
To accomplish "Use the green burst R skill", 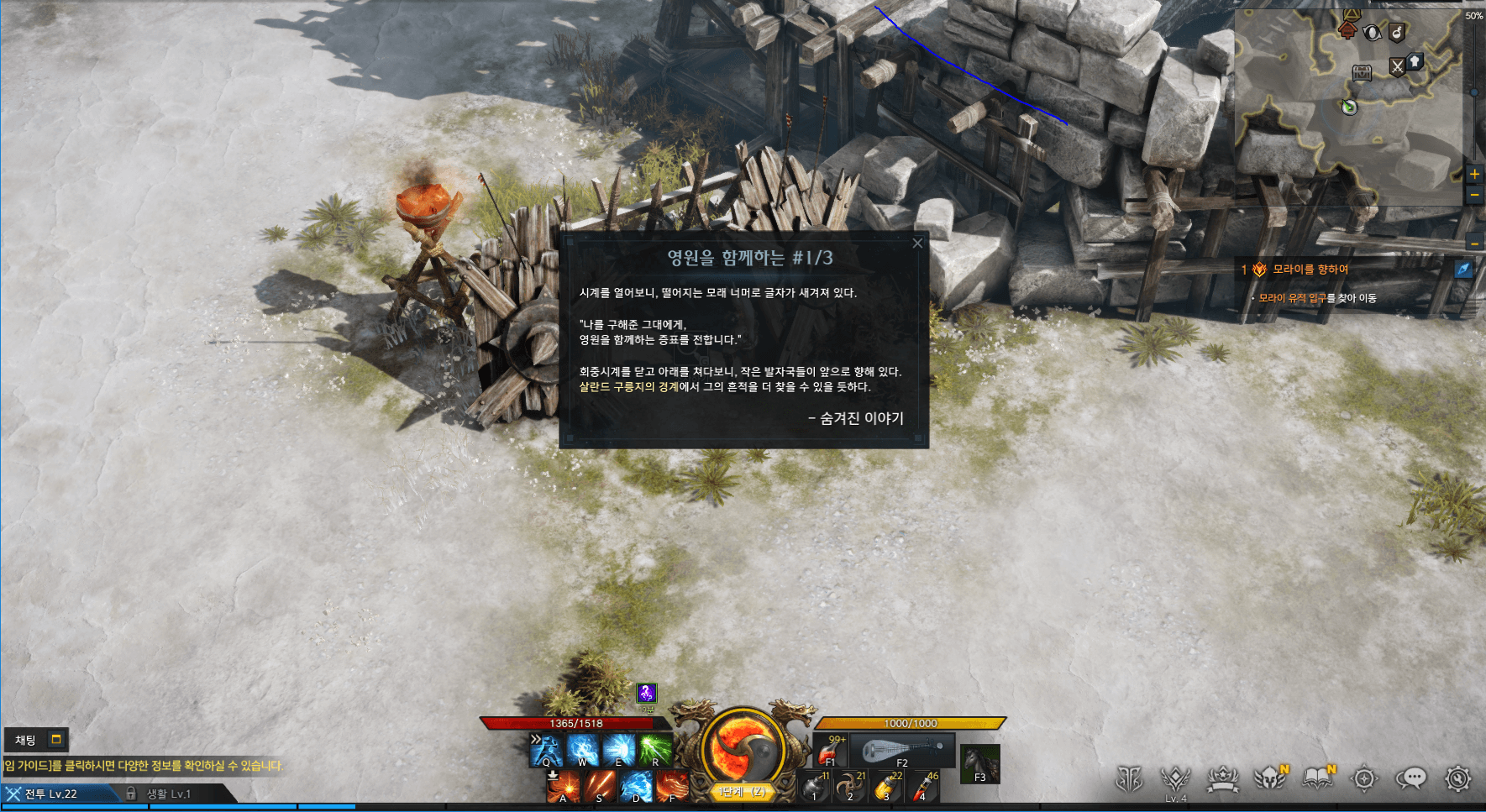I will (655, 750).
